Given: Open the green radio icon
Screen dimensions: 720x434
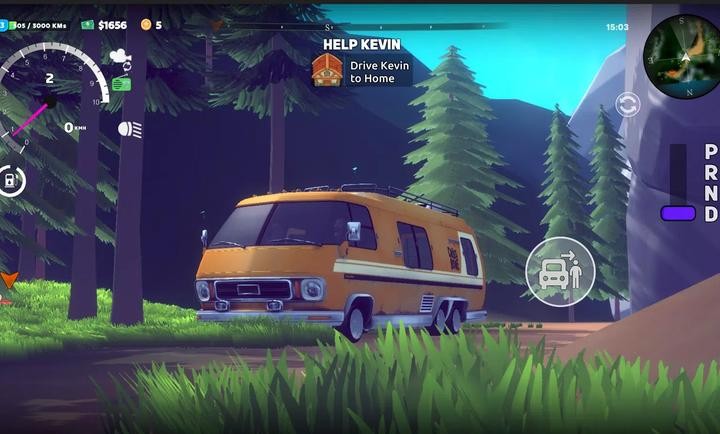Looking at the screenshot, I should pyautogui.click(x=121, y=84).
